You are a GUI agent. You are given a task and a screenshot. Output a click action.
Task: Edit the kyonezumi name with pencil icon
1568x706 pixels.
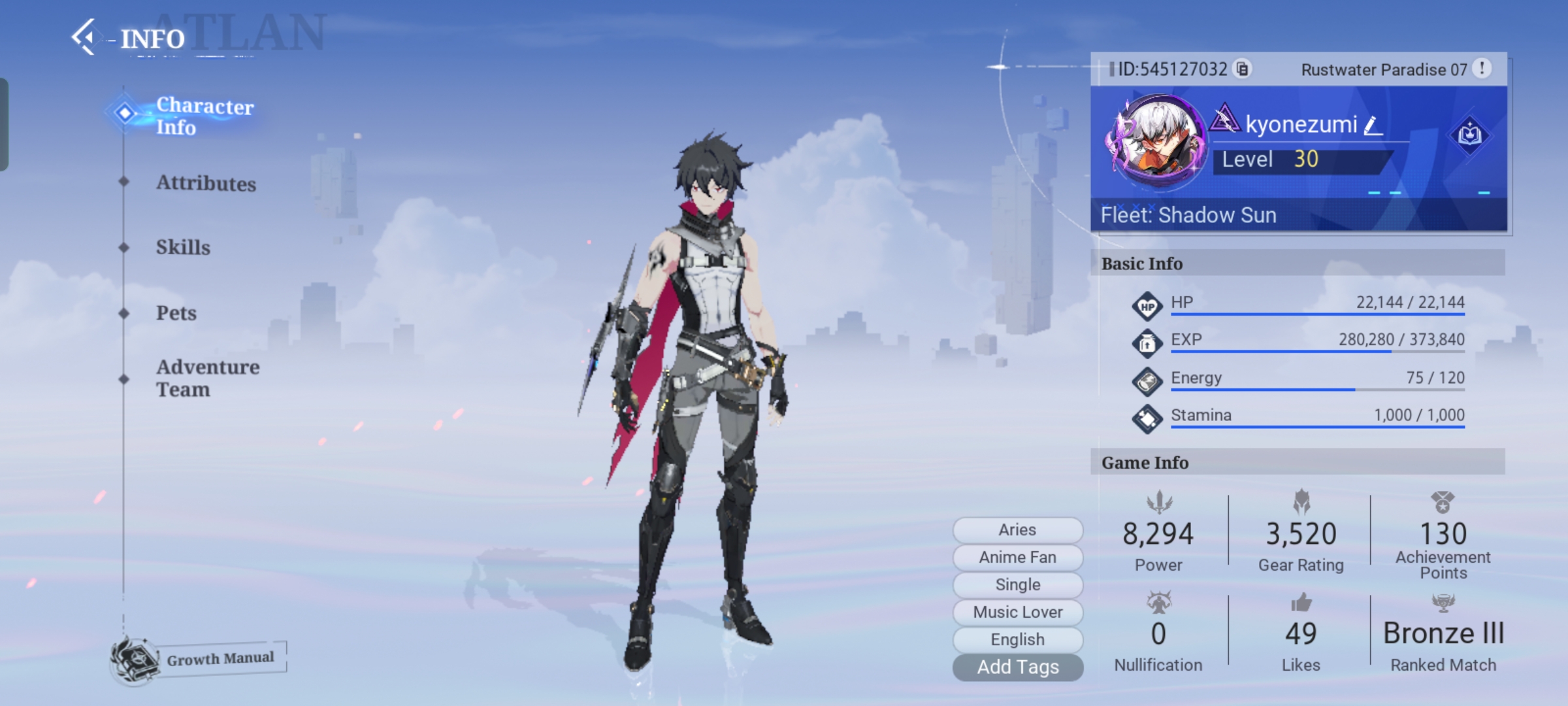click(x=1373, y=125)
